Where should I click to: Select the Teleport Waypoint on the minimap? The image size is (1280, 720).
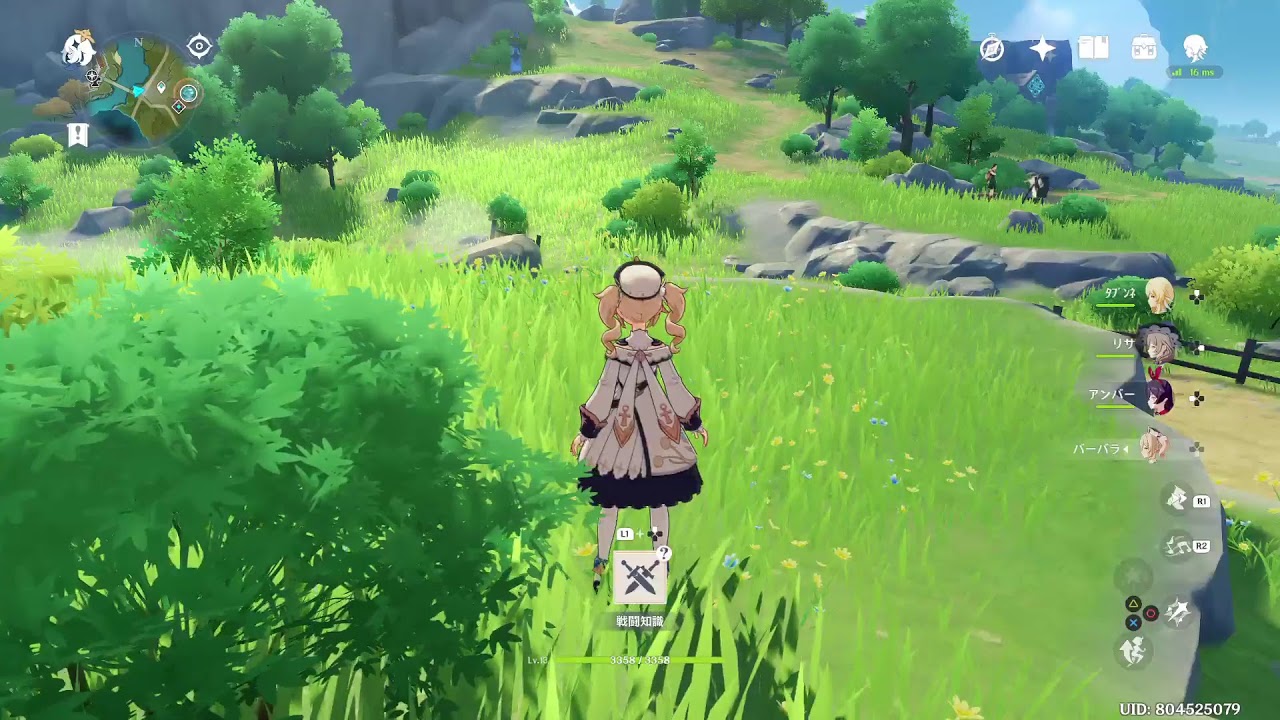tap(178, 105)
